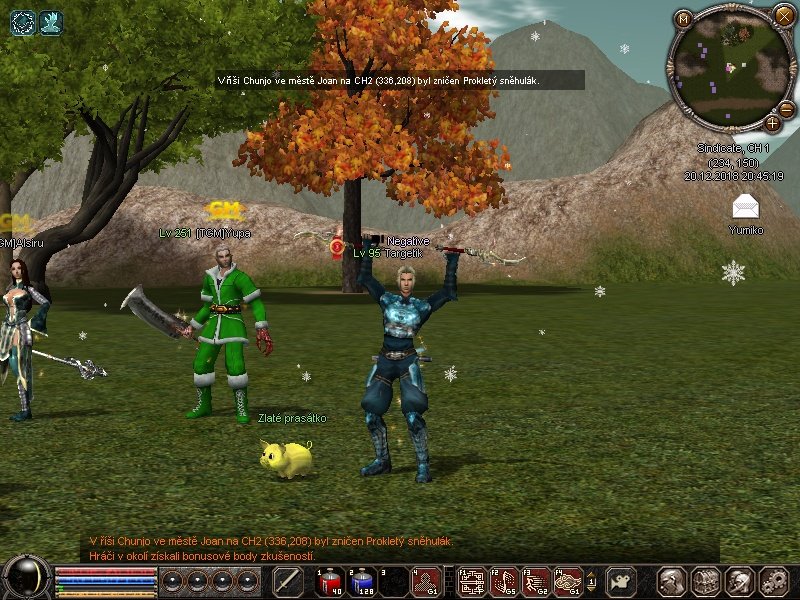800x600 pixels.
Task: Open the world map with the M button
Action: pyautogui.click(x=683, y=18)
